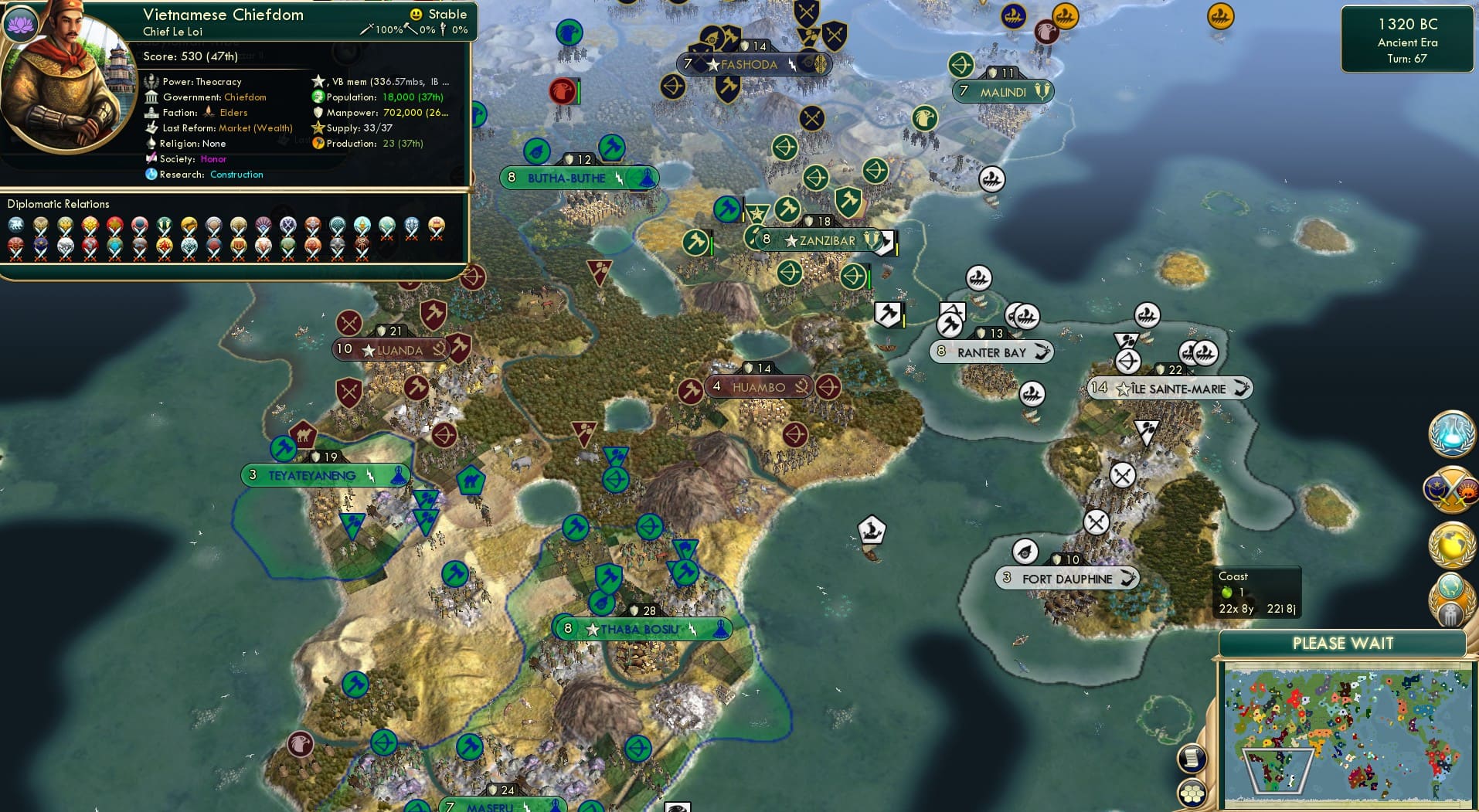The image size is (1479, 812).
Task: Select the current research Construction link
Action: [x=236, y=175]
